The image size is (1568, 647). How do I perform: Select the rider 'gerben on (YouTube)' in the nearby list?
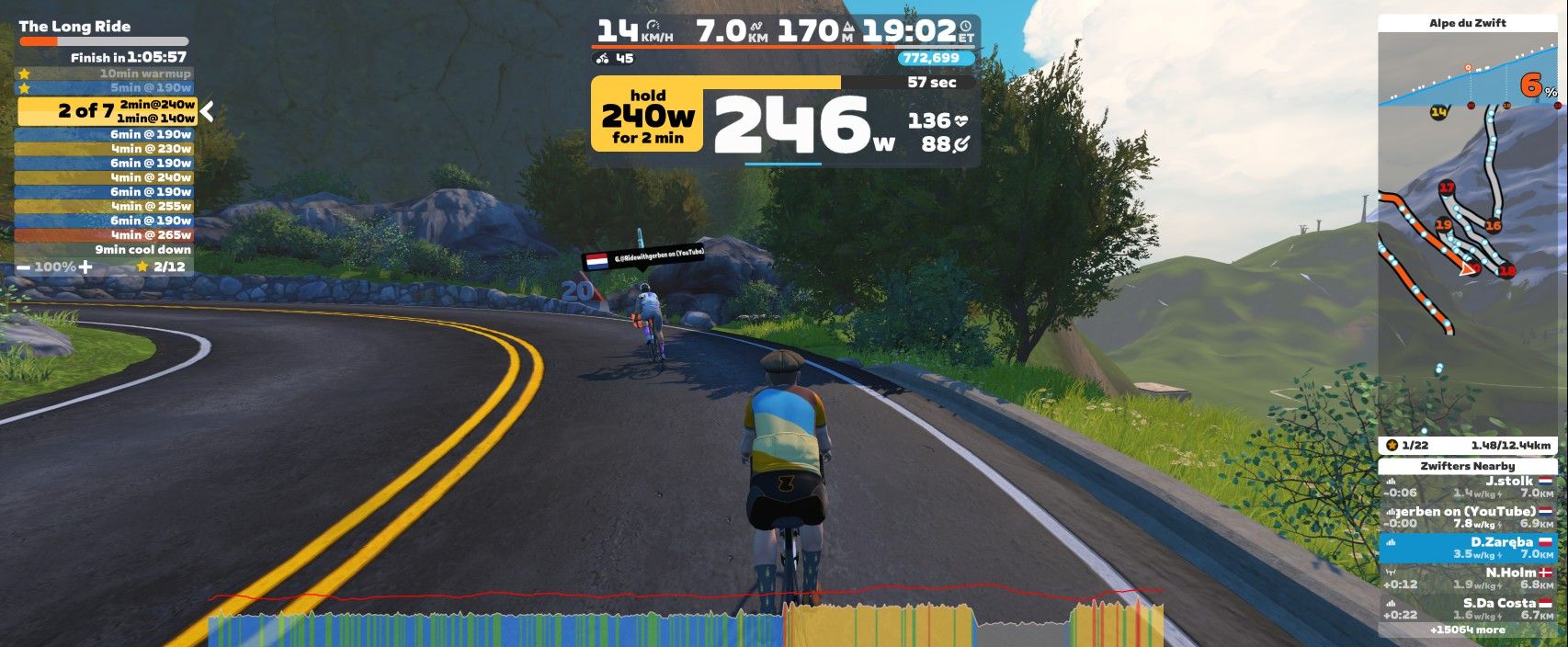[1467, 516]
